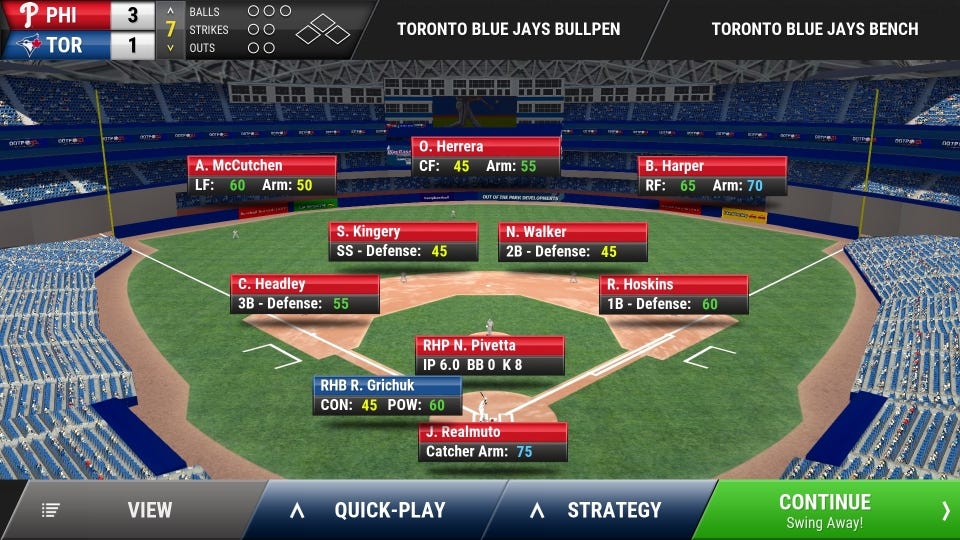Show batter R. Grichuk's card

(387, 396)
